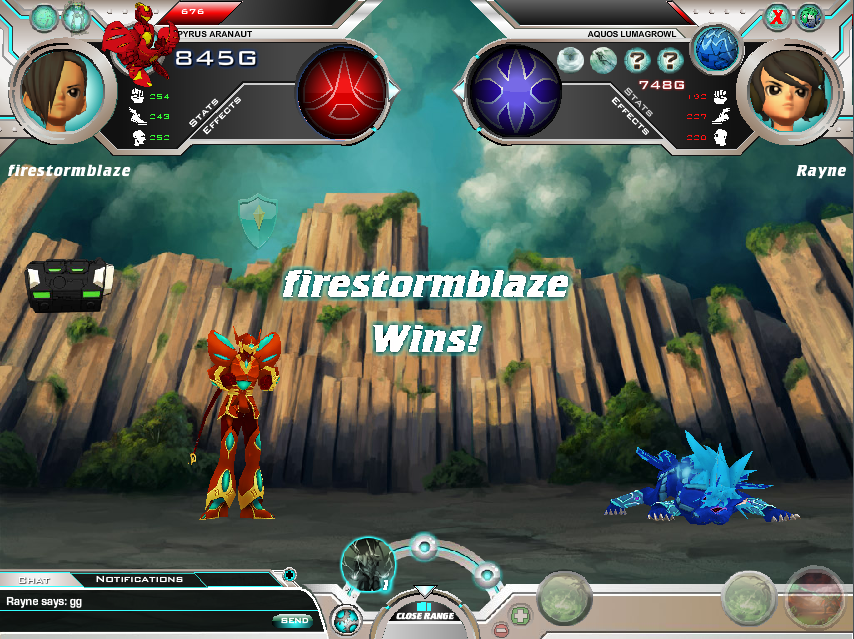
Task: Activate the faded red orb button
Action: pyautogui.click(x=814, y=597)
